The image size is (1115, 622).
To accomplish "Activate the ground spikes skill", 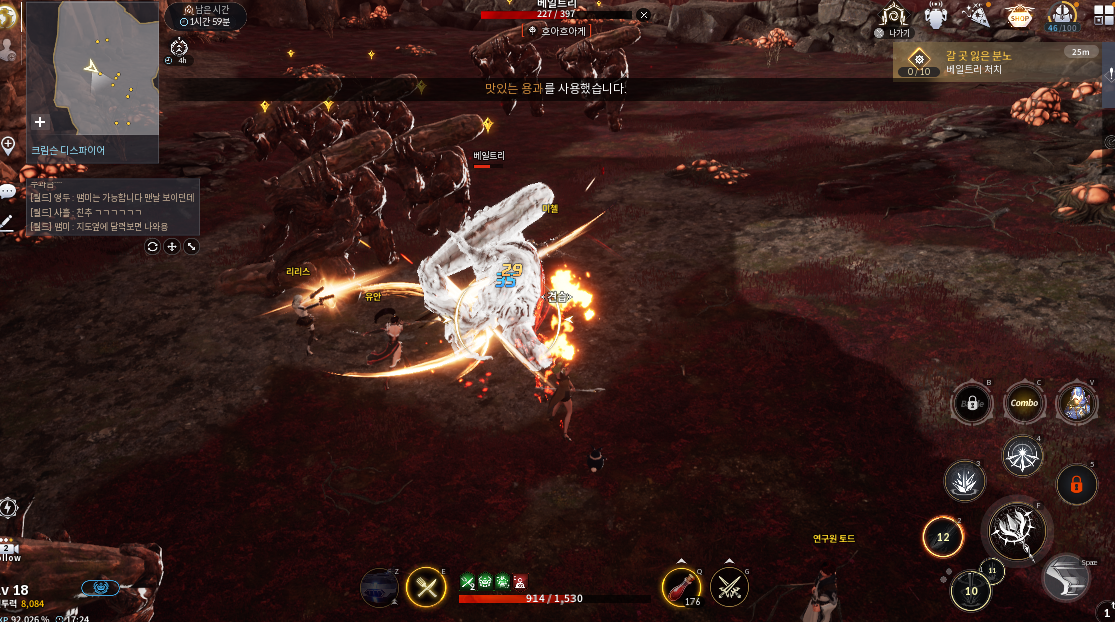I will coord(965,482).
